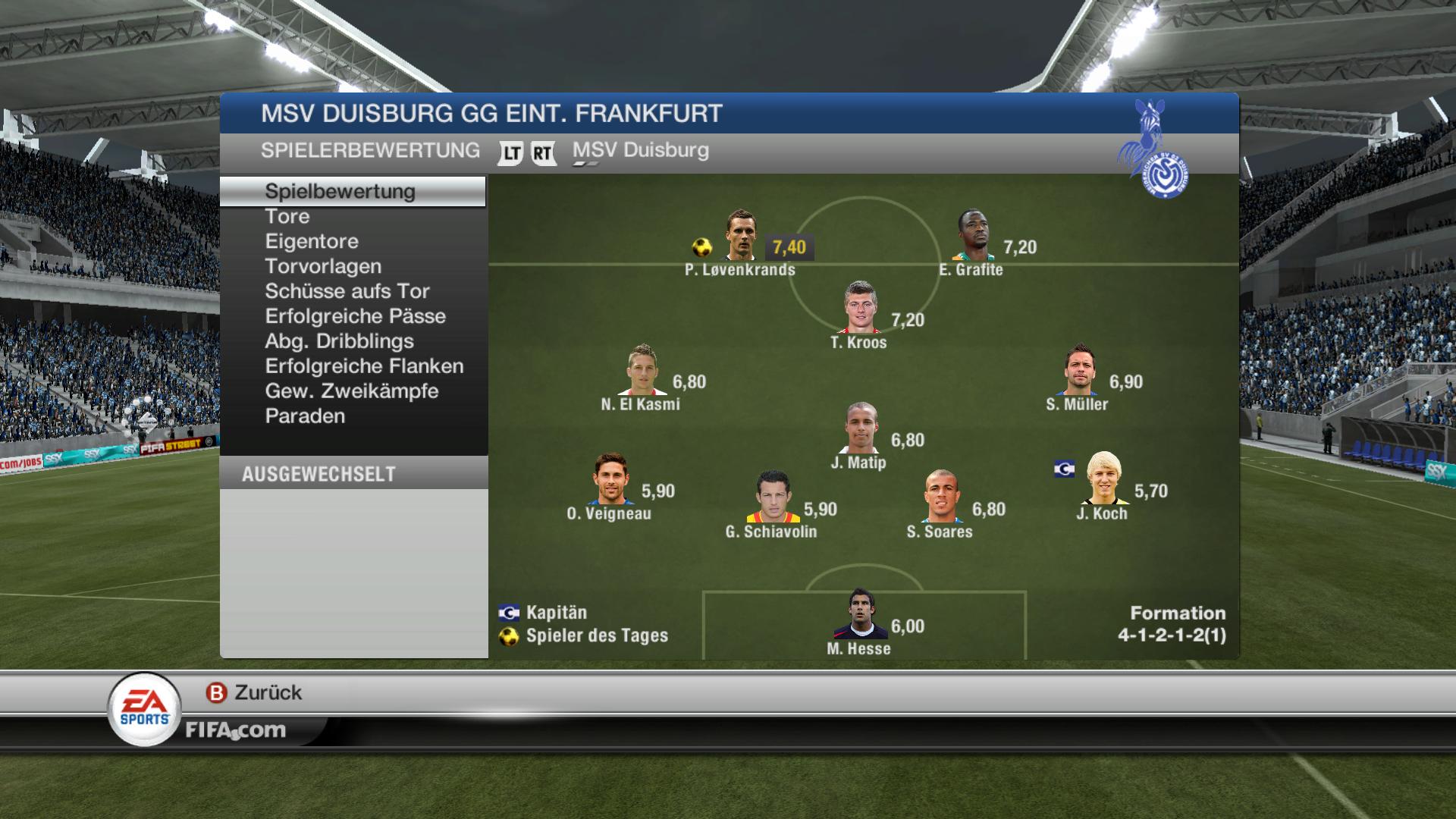Choose G. Schiavolin's portrait
The height and width of the screenshot is (819, 1456).
coord(773,497)
